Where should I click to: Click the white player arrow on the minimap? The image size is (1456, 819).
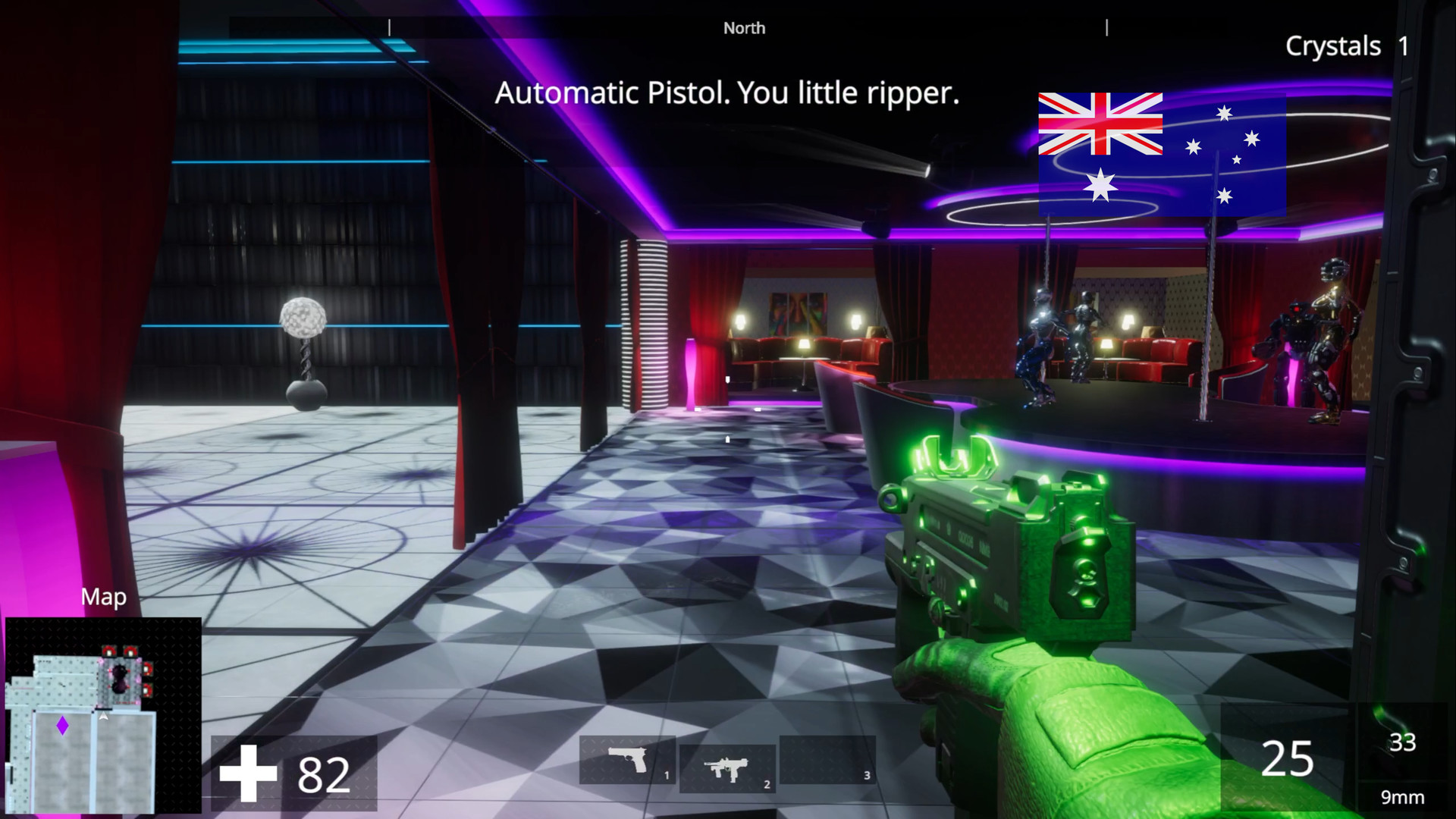(103, 717)
